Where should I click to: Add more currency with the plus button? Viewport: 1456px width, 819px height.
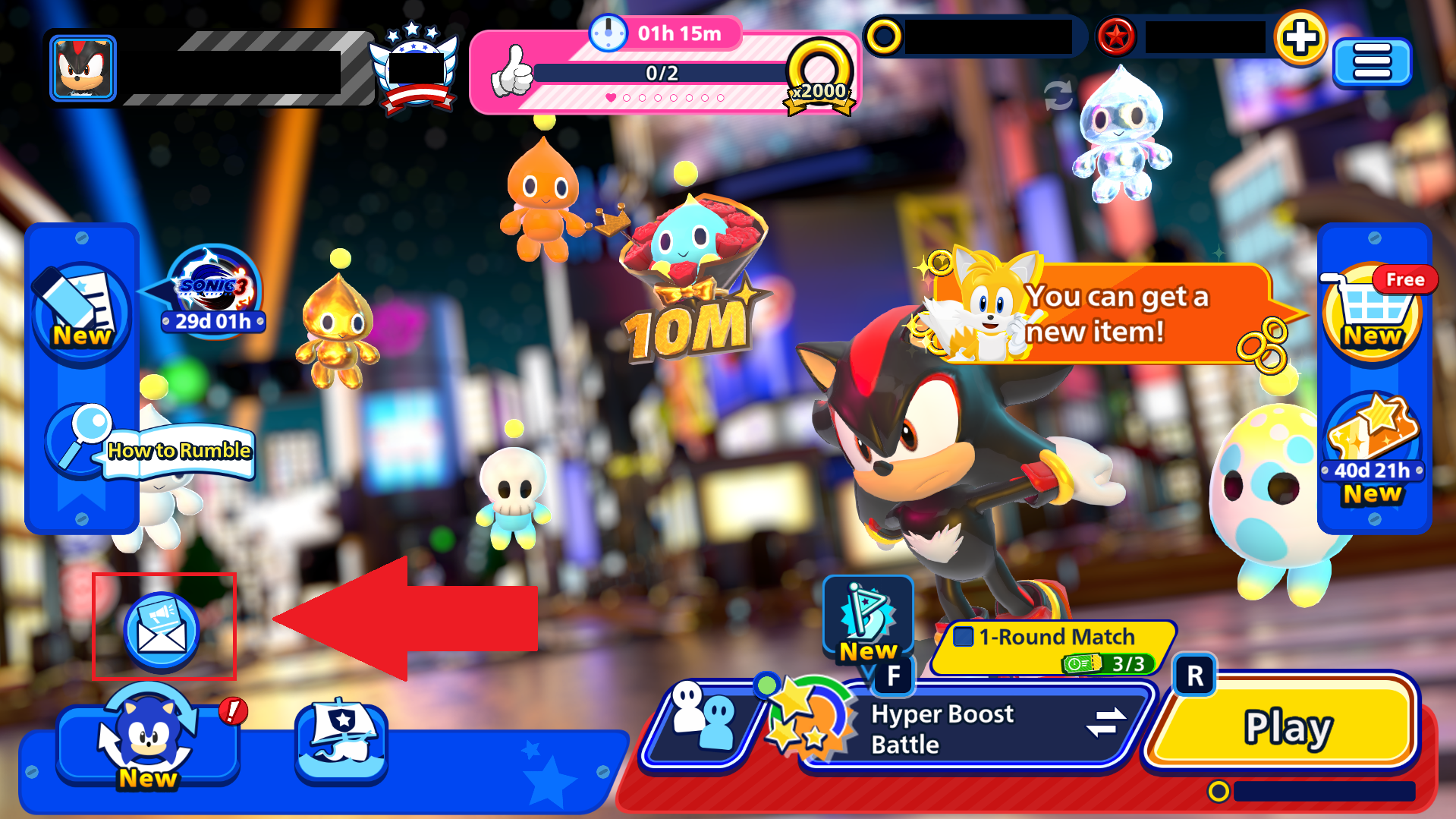(x=1300, y=38)
